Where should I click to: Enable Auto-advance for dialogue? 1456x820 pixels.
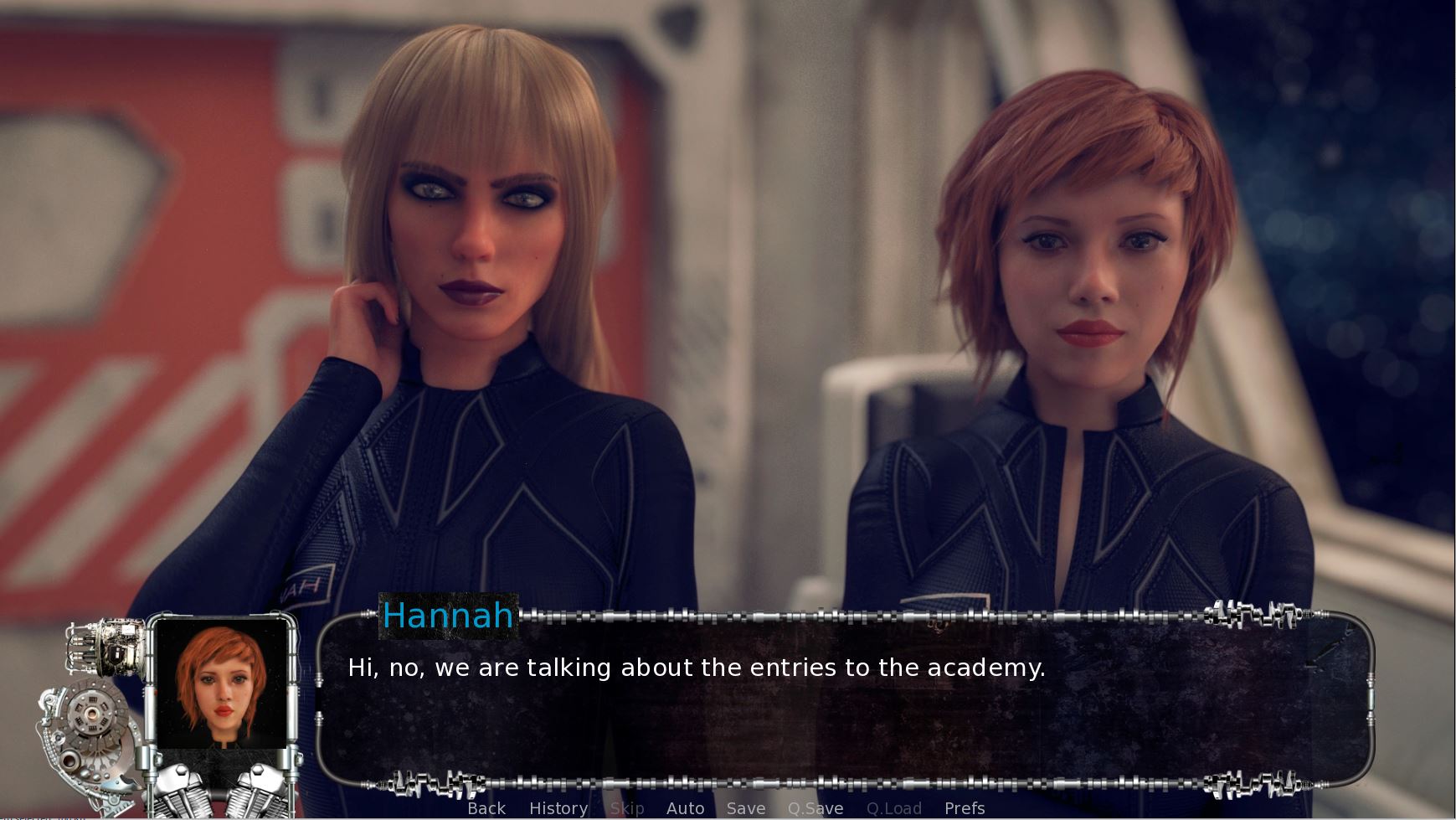tap(685, 808)
